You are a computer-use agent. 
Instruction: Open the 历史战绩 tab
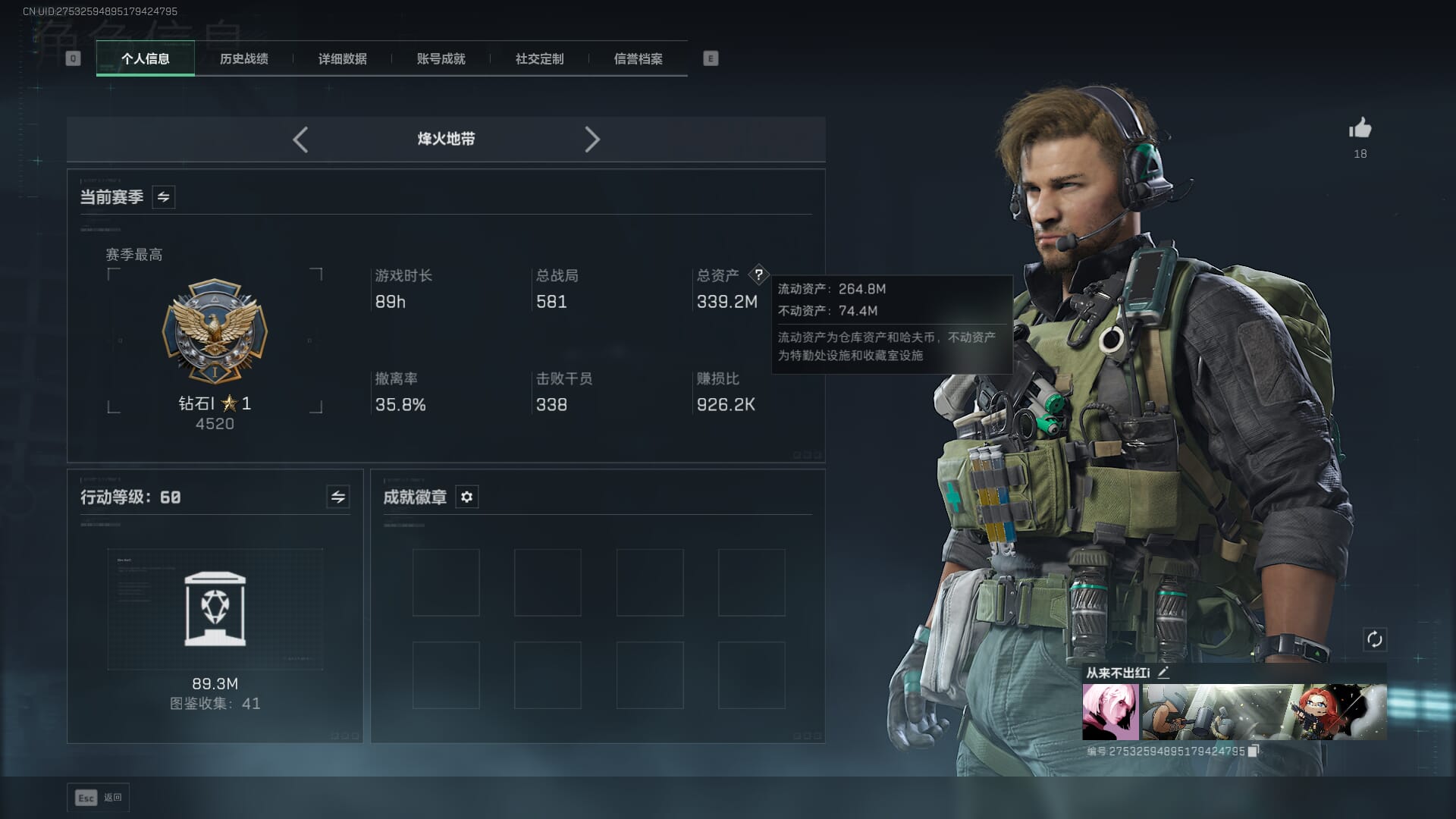point(243,59)
